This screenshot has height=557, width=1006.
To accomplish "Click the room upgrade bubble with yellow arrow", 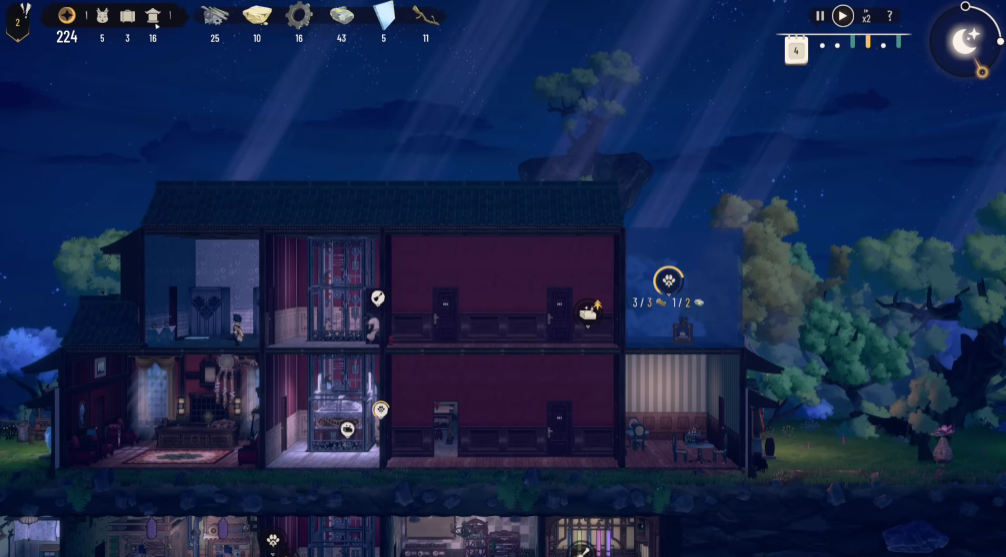I will tap(589, 313).
